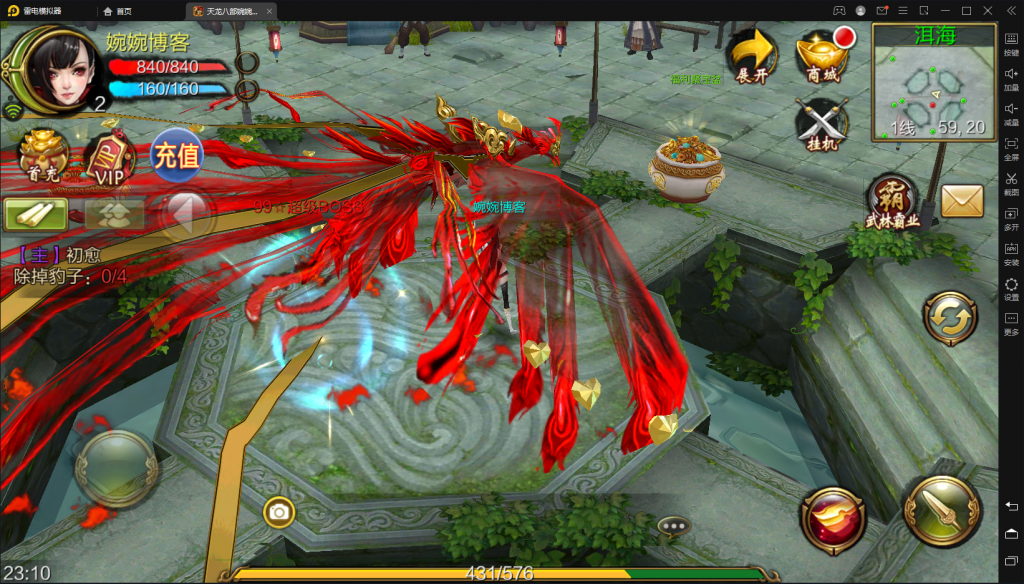Tap the blue 充值 recharge button
This screenshot has width=1024, height=584.
coord(177,156)
